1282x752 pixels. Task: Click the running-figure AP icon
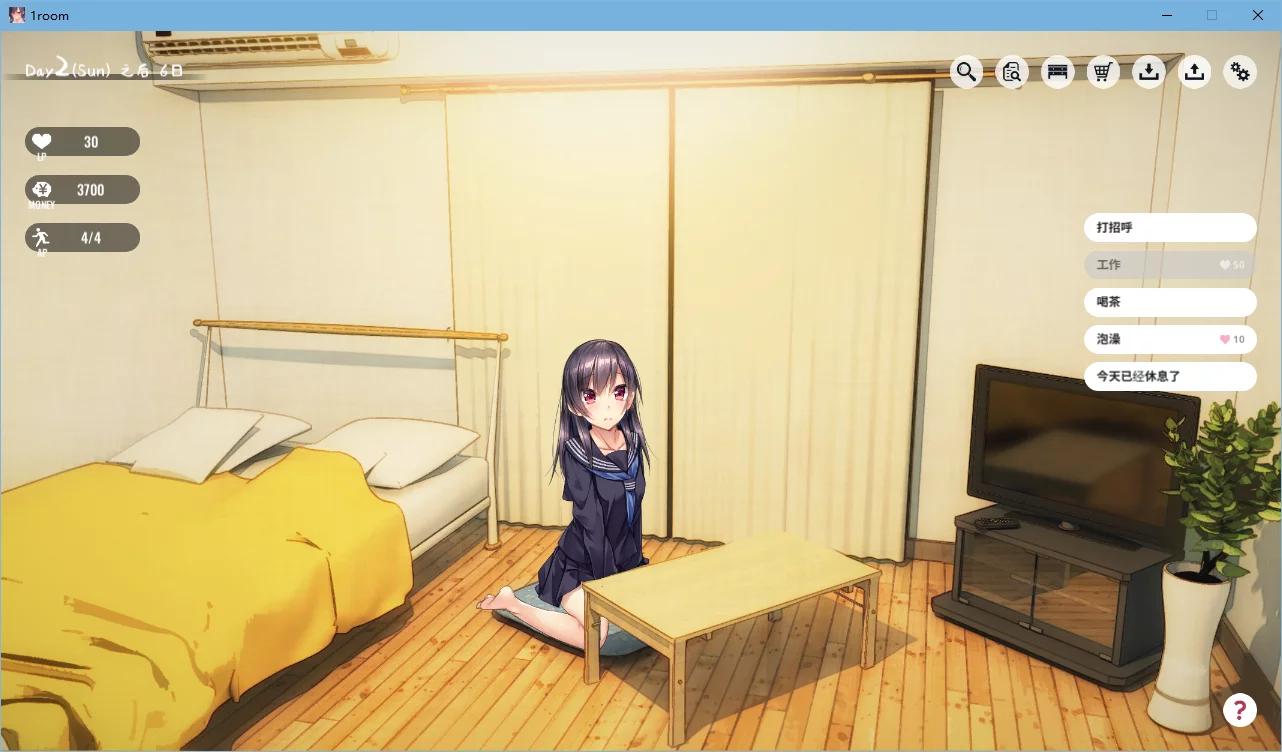coord(41,235)
